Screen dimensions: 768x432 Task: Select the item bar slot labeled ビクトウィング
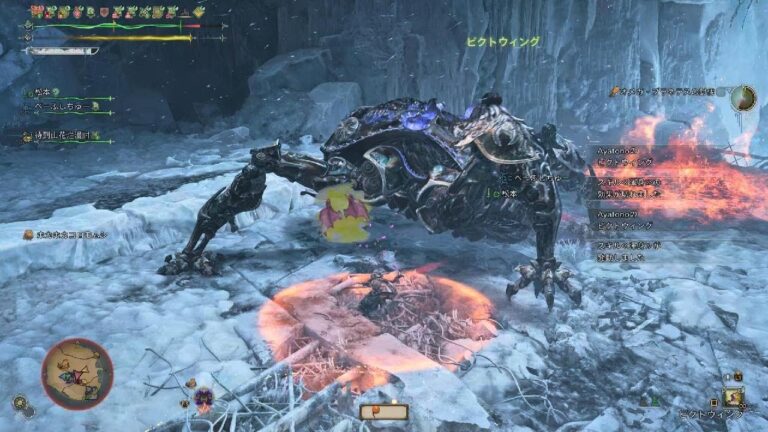(x=734, y=398)
